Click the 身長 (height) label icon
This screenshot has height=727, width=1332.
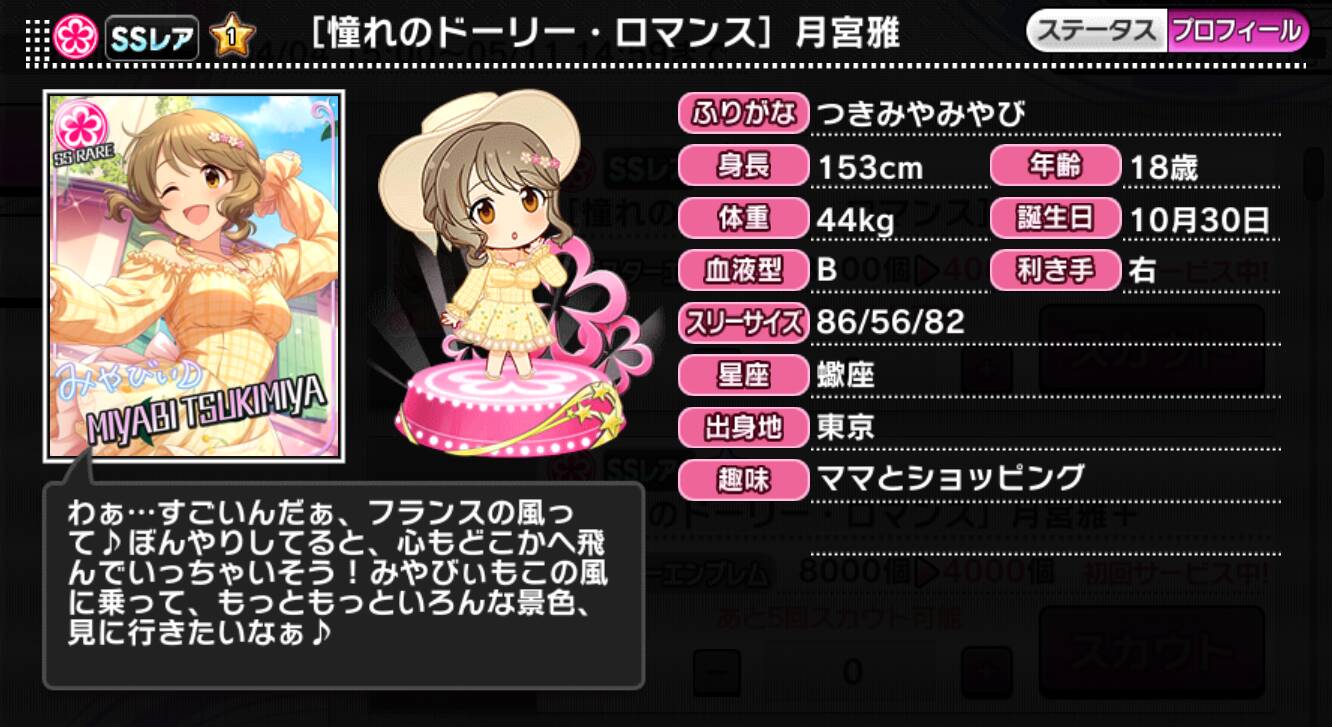click(x=741, y=167)
